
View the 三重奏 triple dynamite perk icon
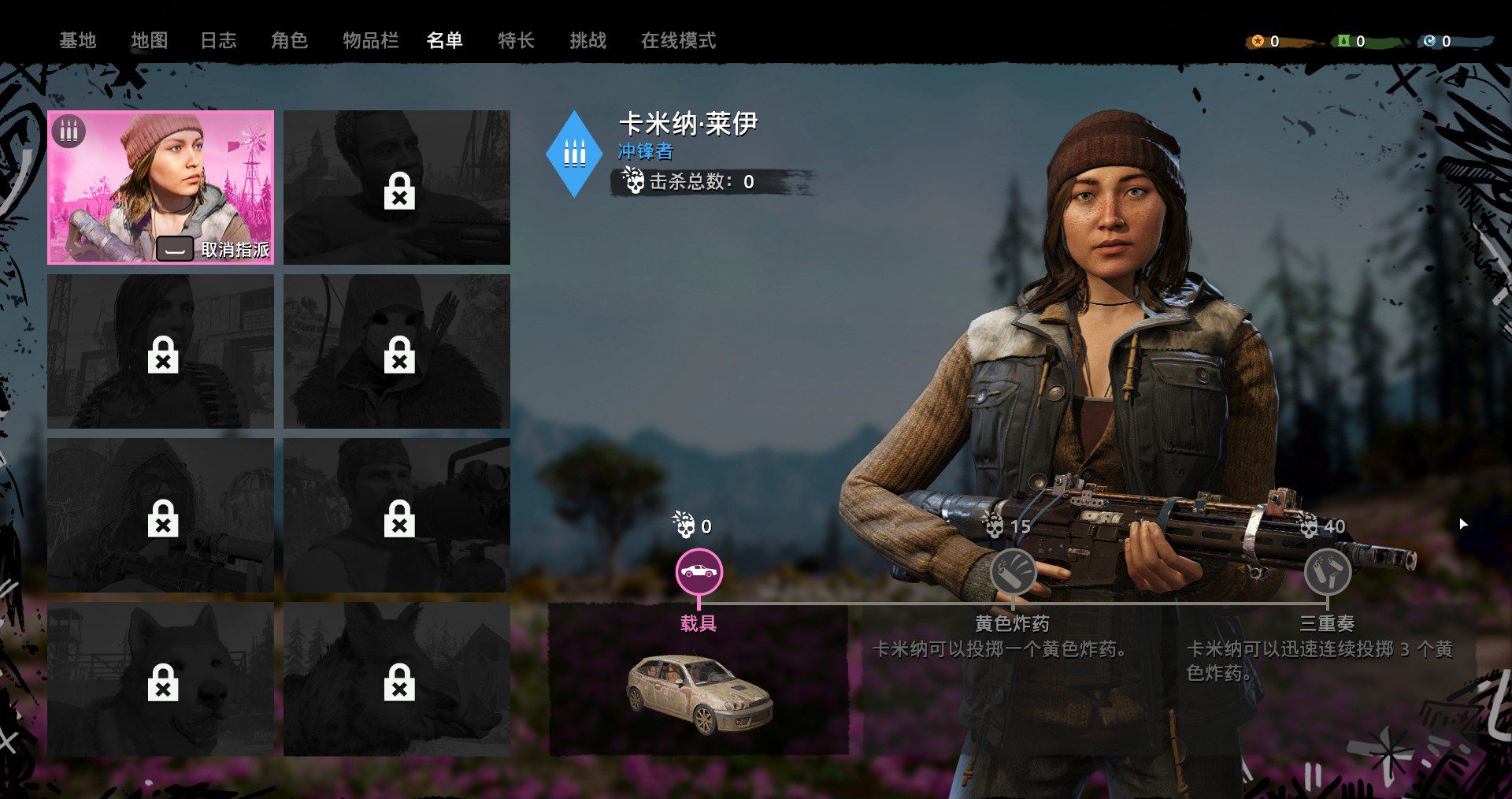tap(1327, 572)
